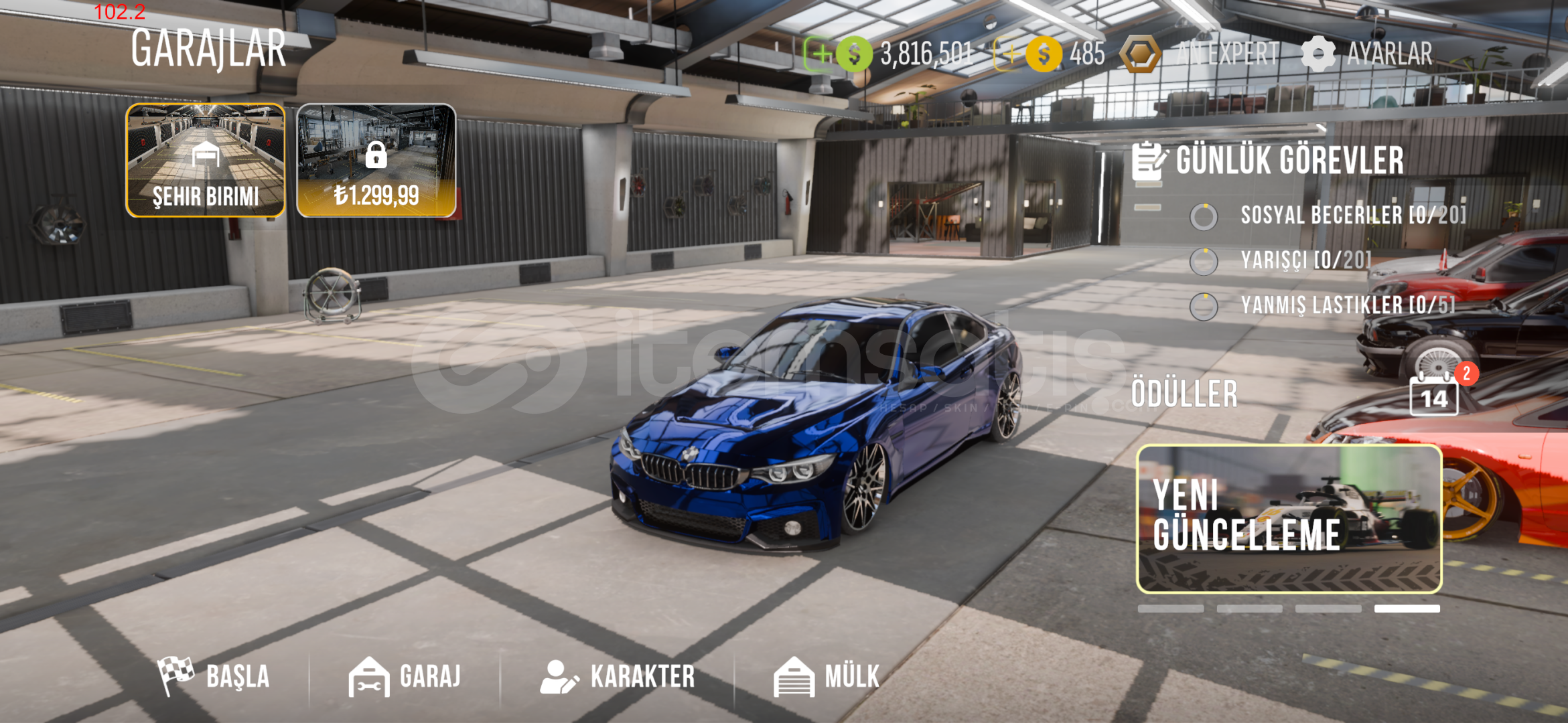The image size is (1568, 723).
Task: Switch to the first banner page indicator
Action: (1170, 609)
